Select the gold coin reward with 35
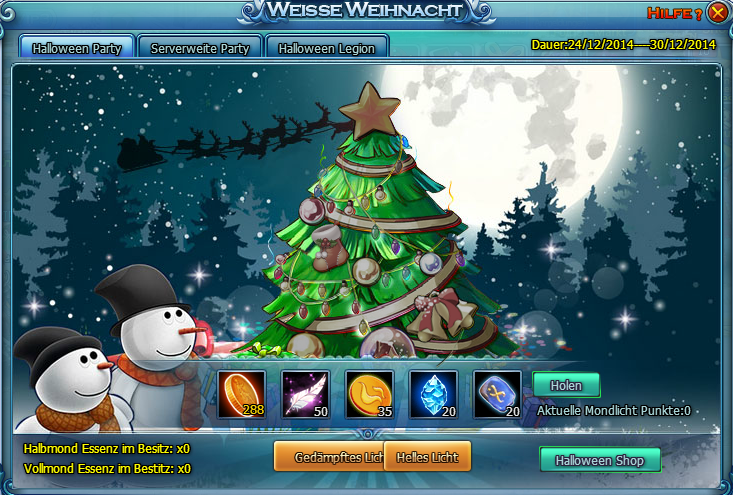Image resolution: width=733 pixels, height=495 pixels. pyautogui.click(x=370, y=394)
